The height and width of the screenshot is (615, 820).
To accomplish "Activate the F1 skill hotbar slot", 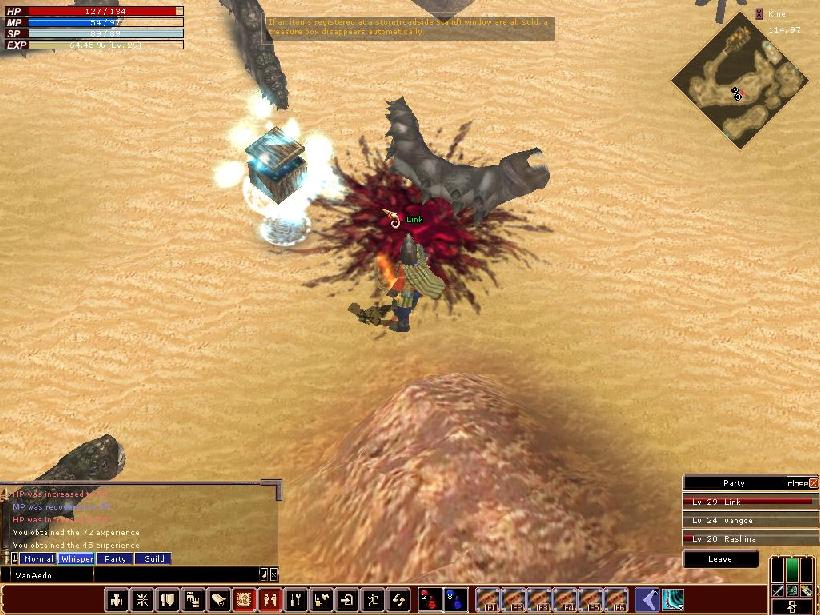I will [488, 600].
